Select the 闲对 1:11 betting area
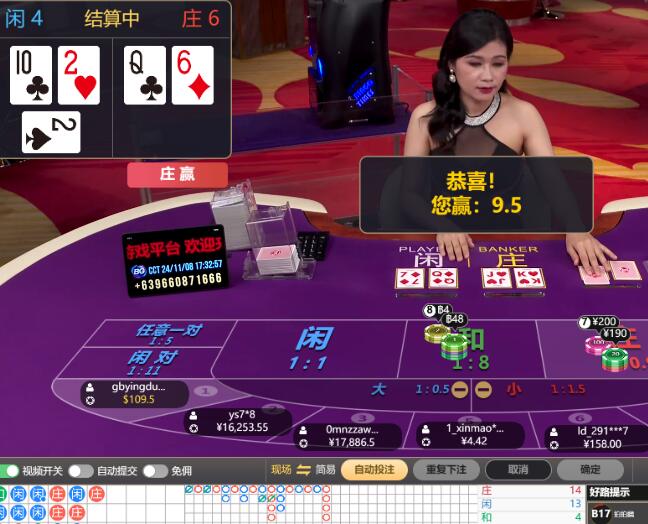The image size is (648, 524). point(152,362)
